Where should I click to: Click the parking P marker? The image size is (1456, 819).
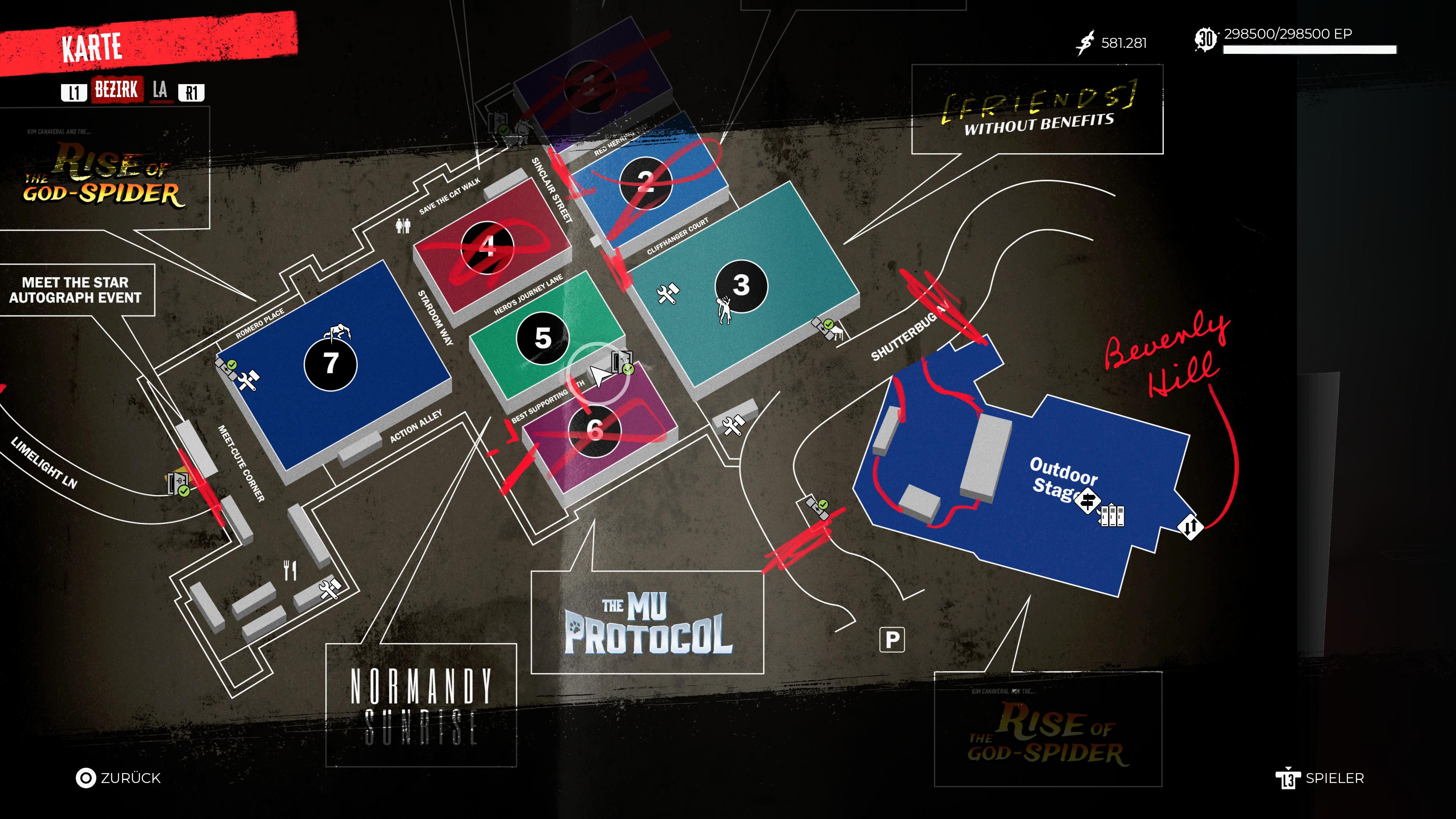click(x=892, y=640)
